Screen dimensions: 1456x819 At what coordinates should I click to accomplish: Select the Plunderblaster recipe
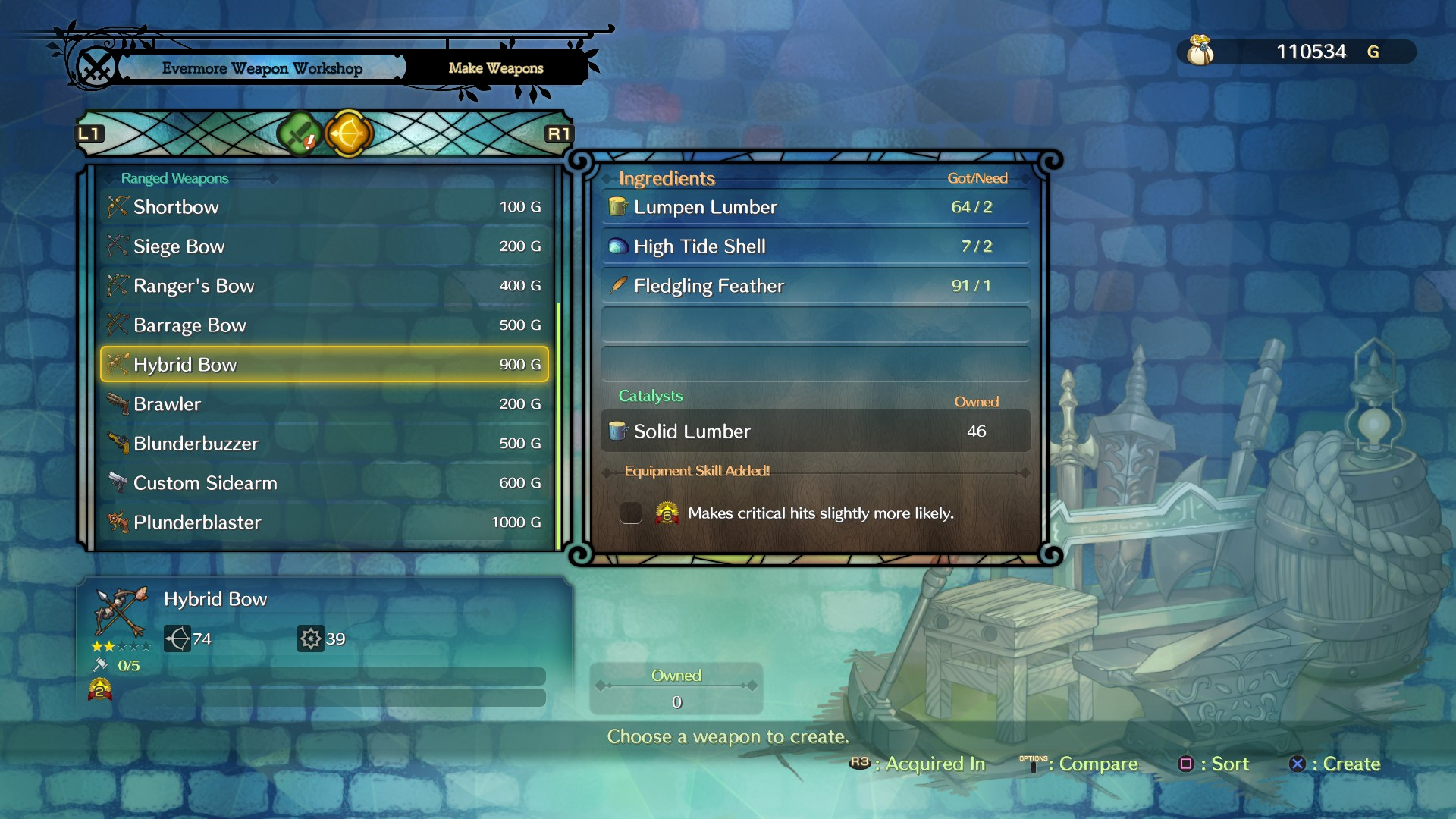(x=325, y=522)
